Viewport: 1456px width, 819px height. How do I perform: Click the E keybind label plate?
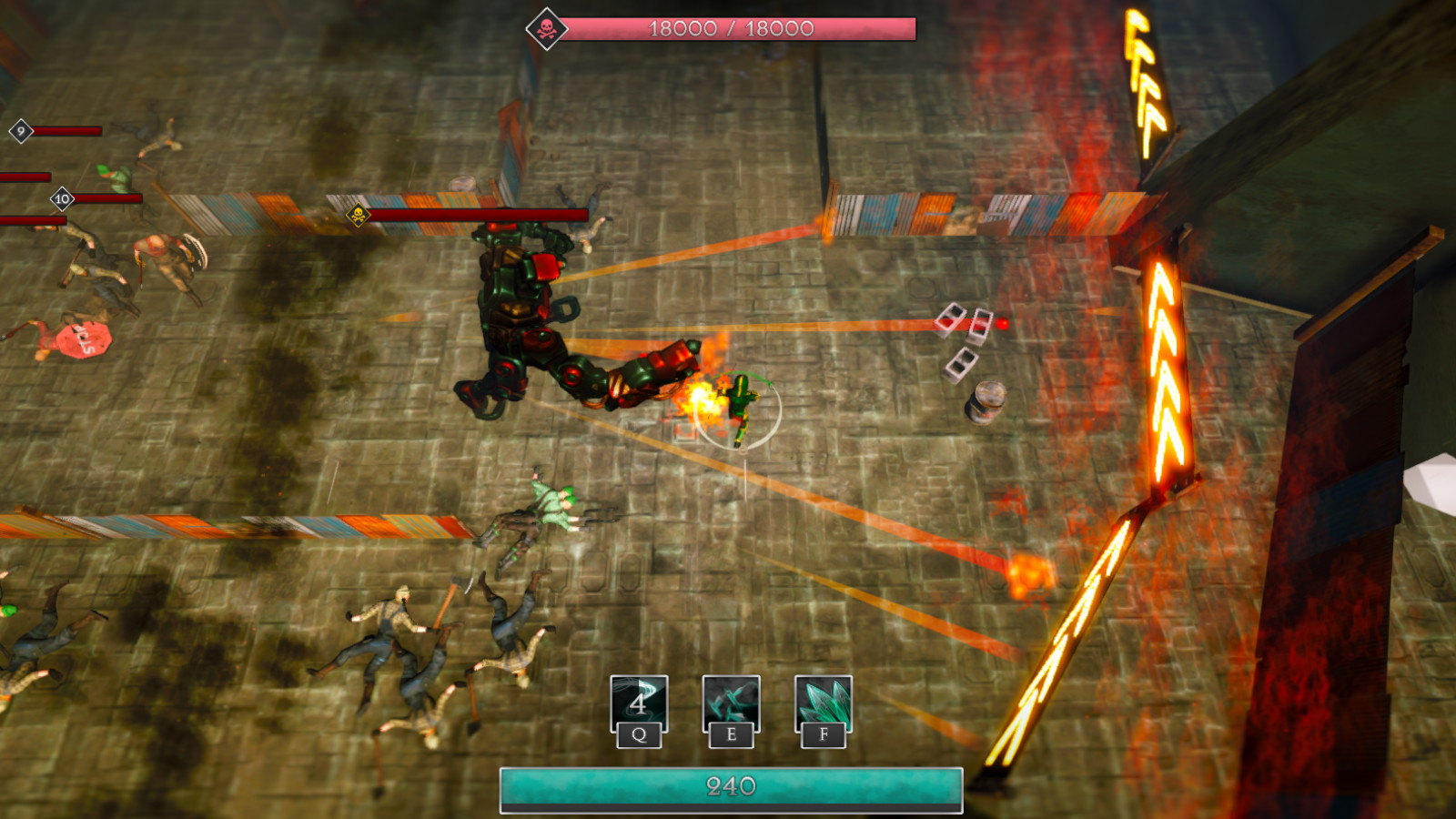[x=729, y=733]
